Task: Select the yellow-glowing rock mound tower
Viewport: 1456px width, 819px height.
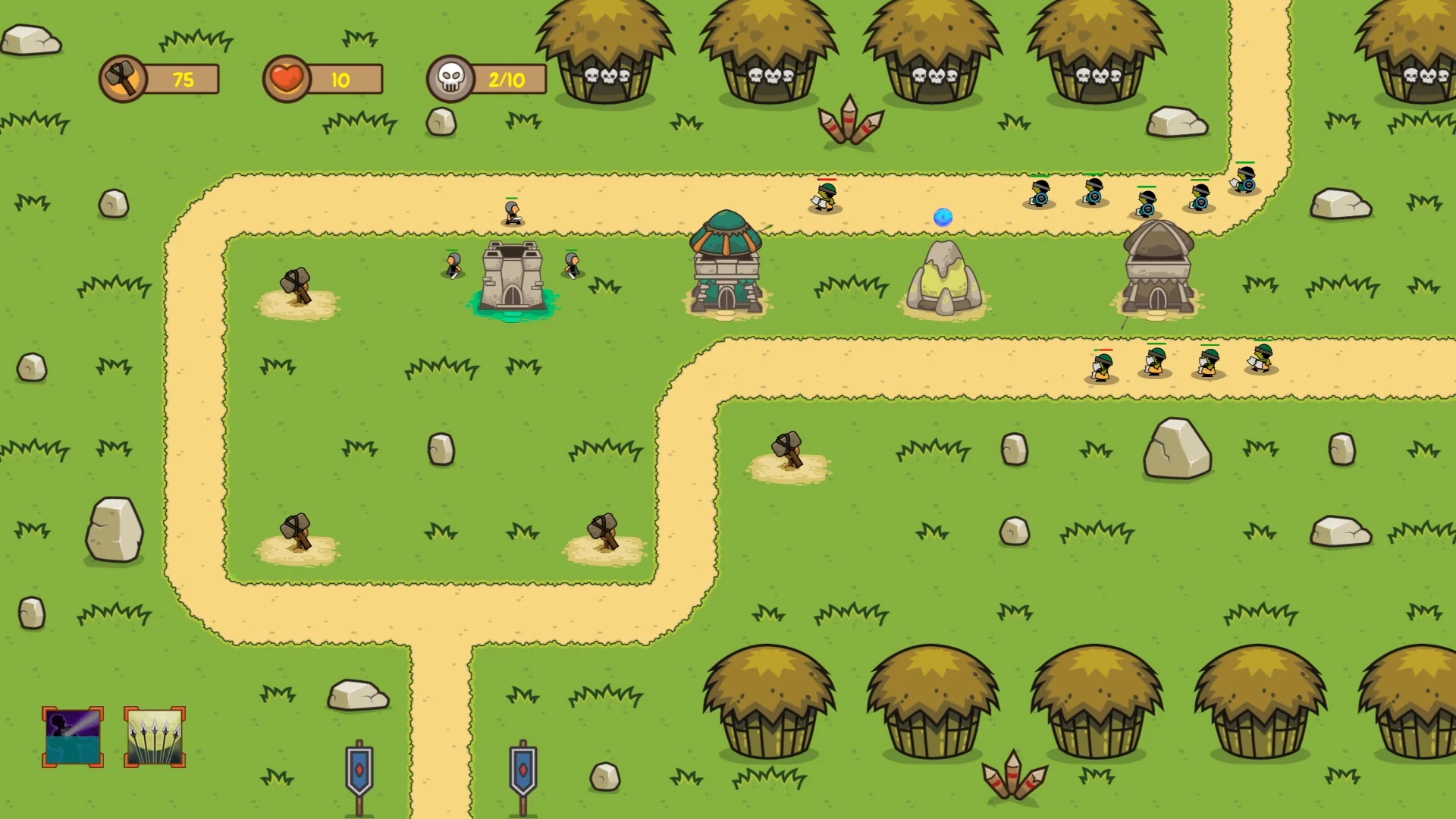Action: [944, 279]
